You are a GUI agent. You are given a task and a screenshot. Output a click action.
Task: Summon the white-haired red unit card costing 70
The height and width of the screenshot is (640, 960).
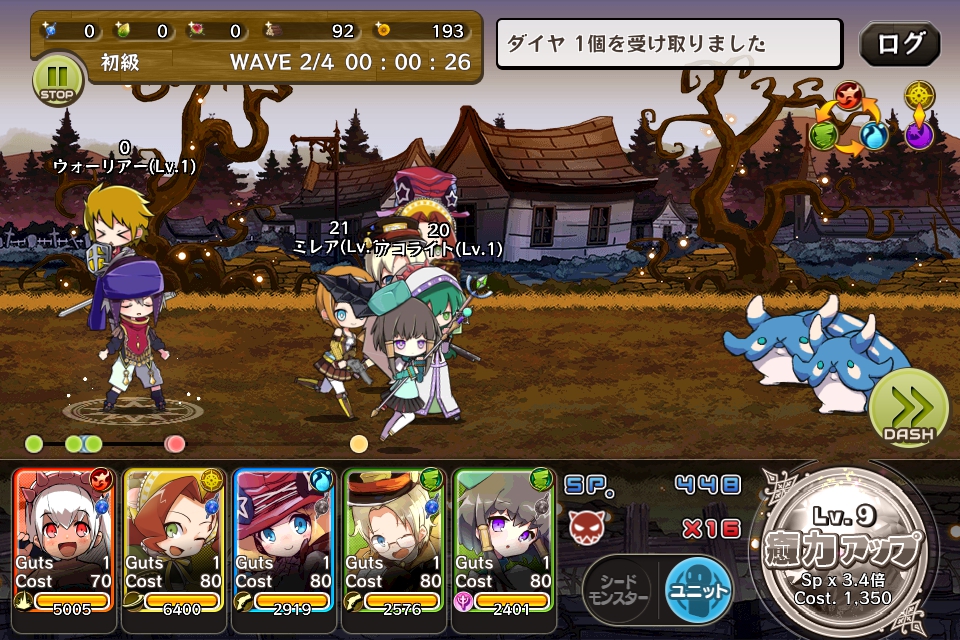coord(64,539)
